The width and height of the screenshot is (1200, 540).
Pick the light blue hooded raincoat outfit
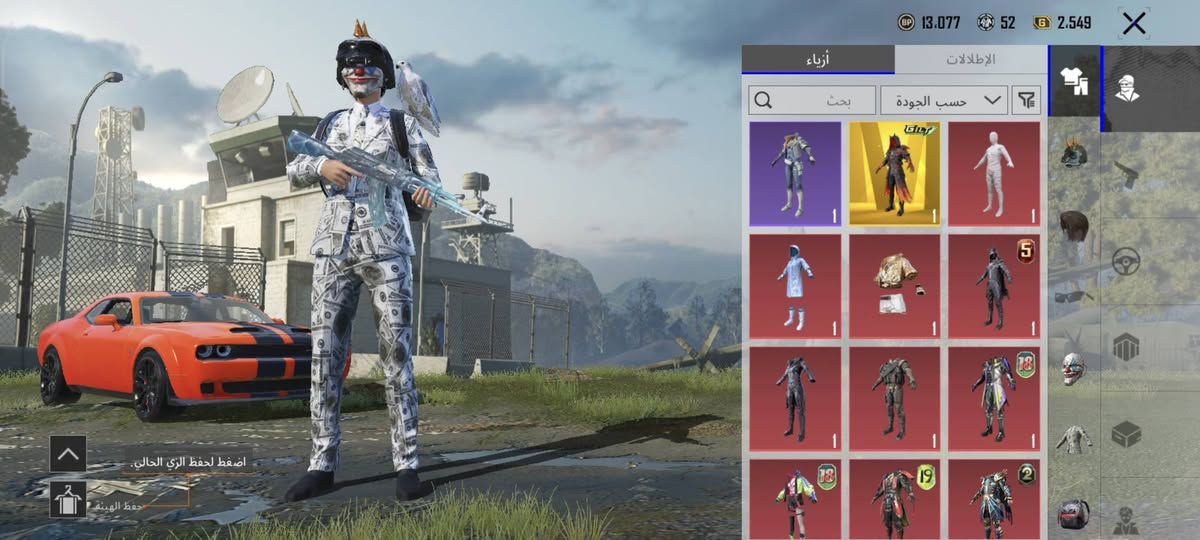pos(795,286)
